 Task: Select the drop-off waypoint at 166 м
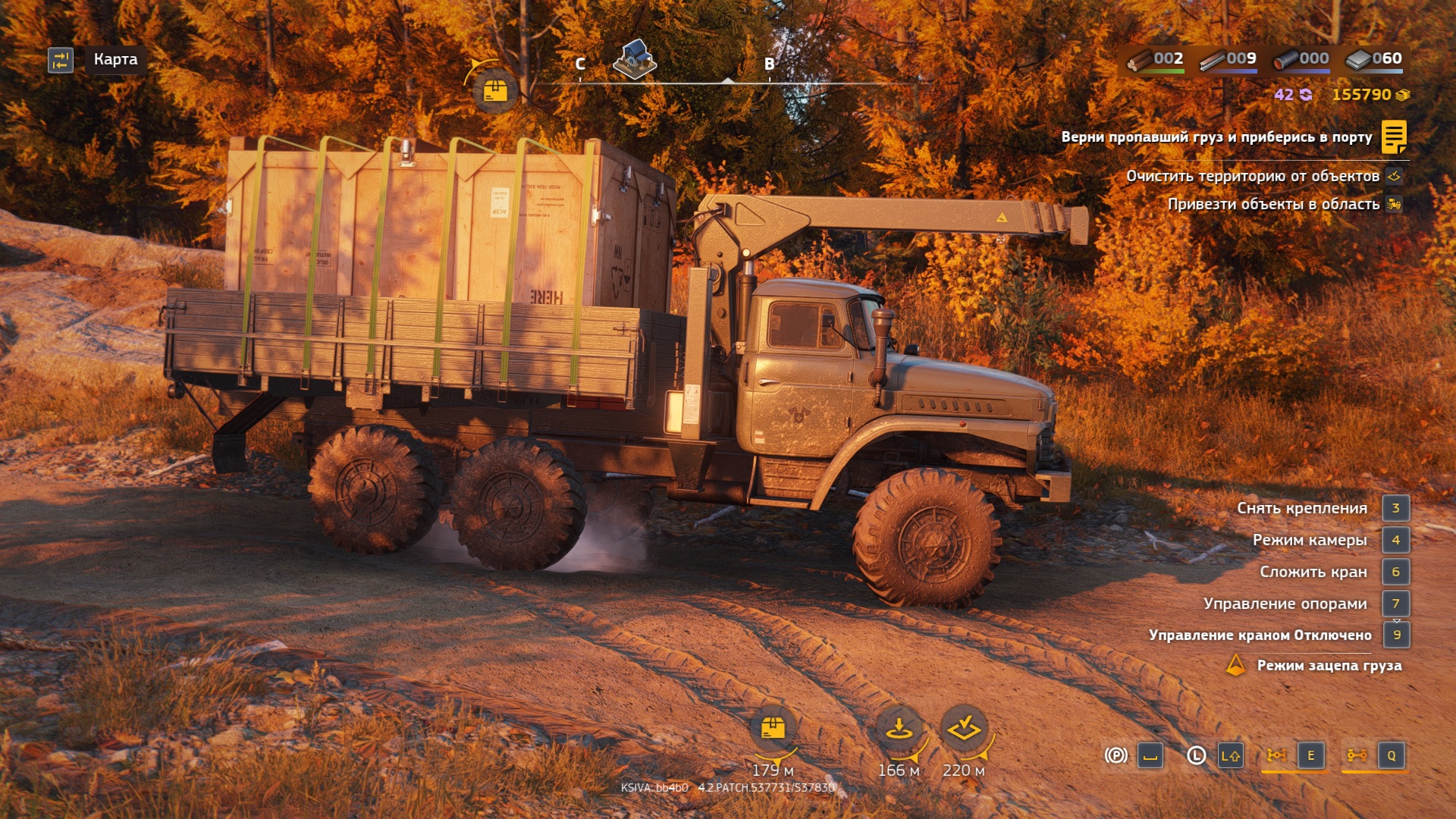tap(899, 730)
